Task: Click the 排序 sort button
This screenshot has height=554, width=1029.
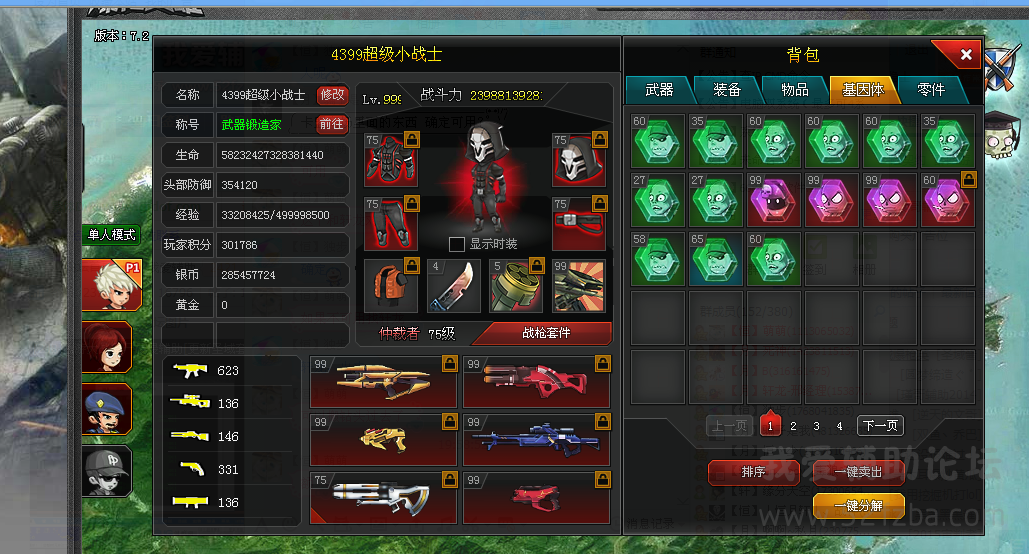Action: coord(753,472)
